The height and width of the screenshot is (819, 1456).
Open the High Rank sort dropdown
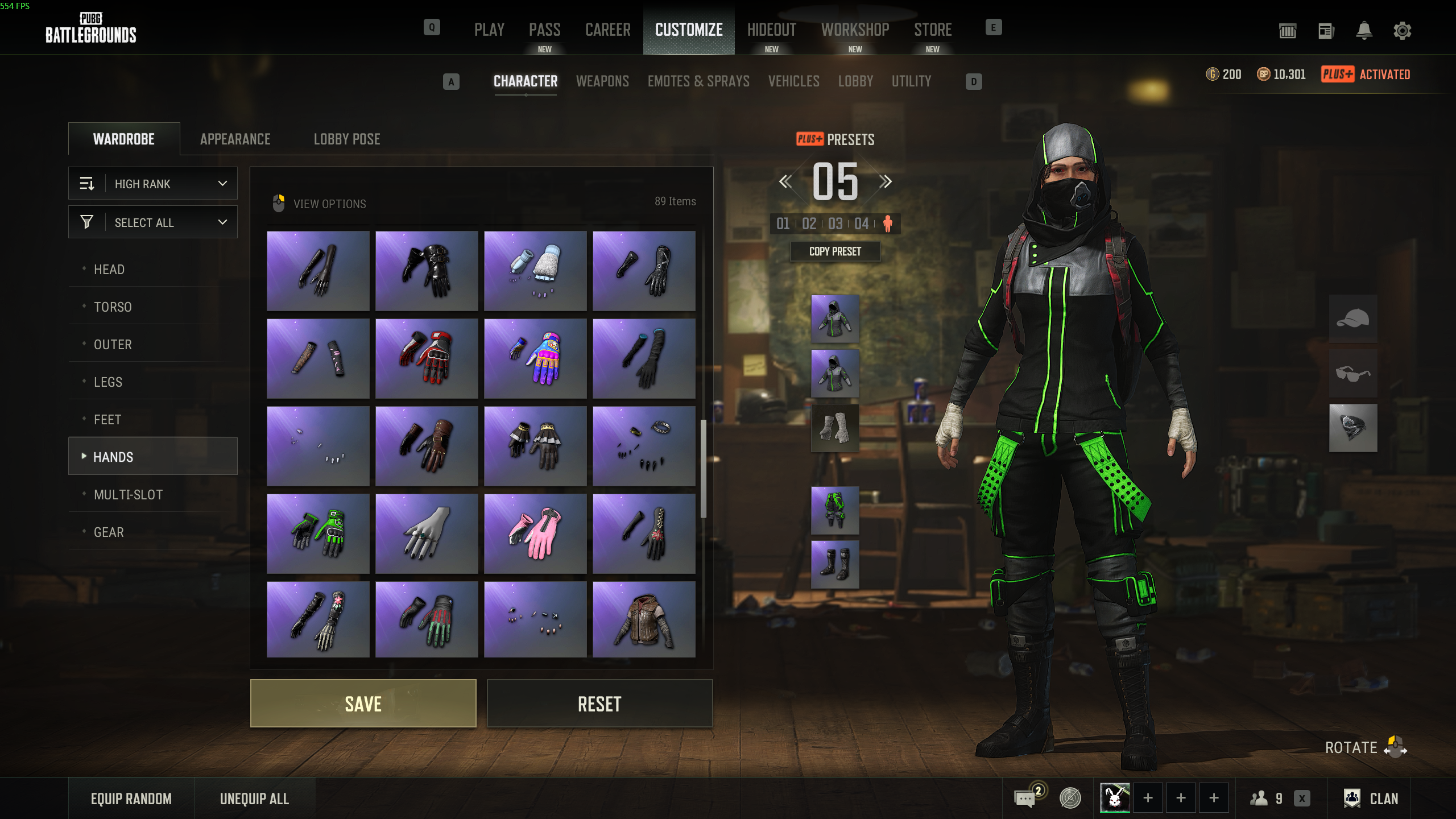153,184
